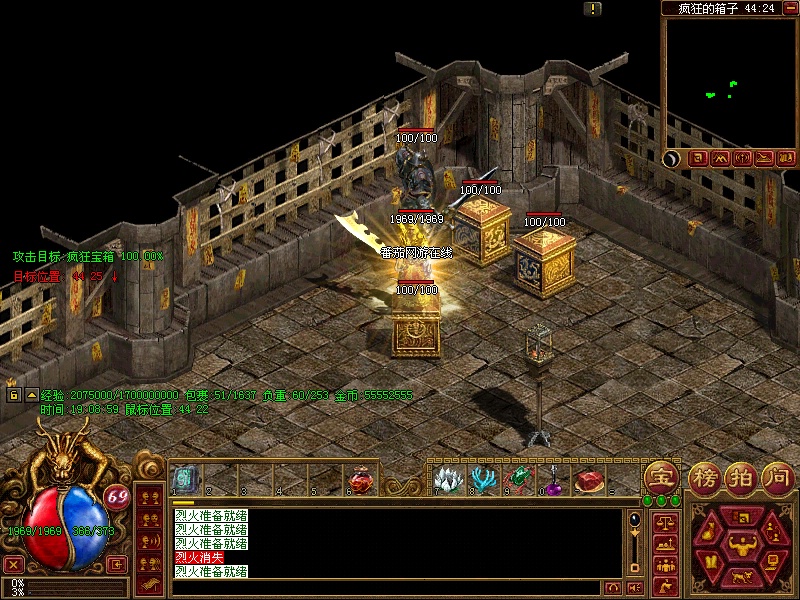This screenshot has height=600, width=800.
Task: Use the purple potion flask in slot 0
Action: coord(553,480)
